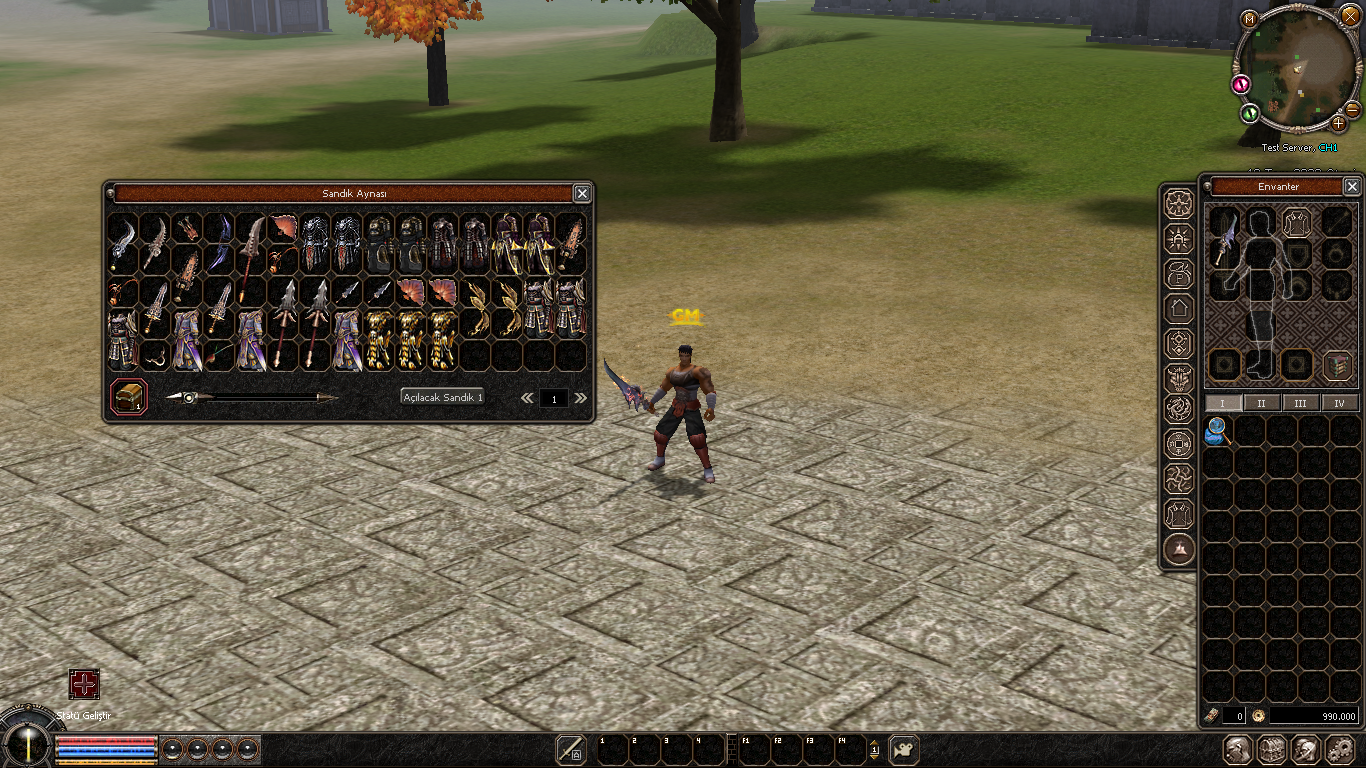This screenshot has height=768, width=1366.
Task: Close the minimap with X button
Action: (x=1351, y=17)
